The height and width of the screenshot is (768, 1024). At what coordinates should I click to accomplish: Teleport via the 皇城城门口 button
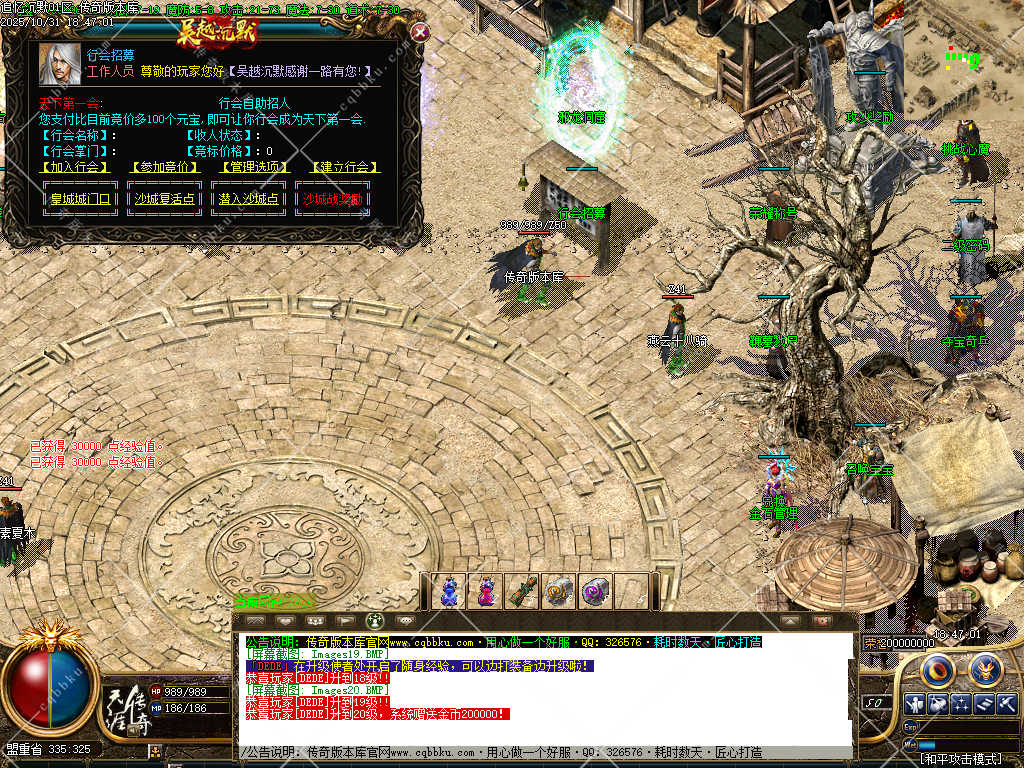(82, 199)
